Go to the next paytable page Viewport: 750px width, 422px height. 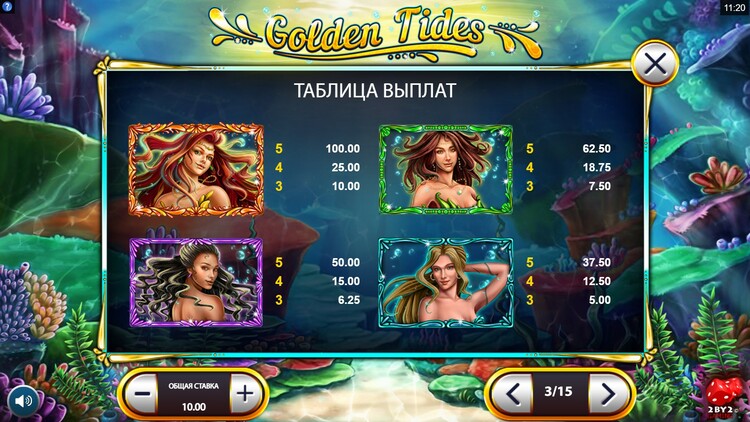pyautogui.click(x=606, y=394)
